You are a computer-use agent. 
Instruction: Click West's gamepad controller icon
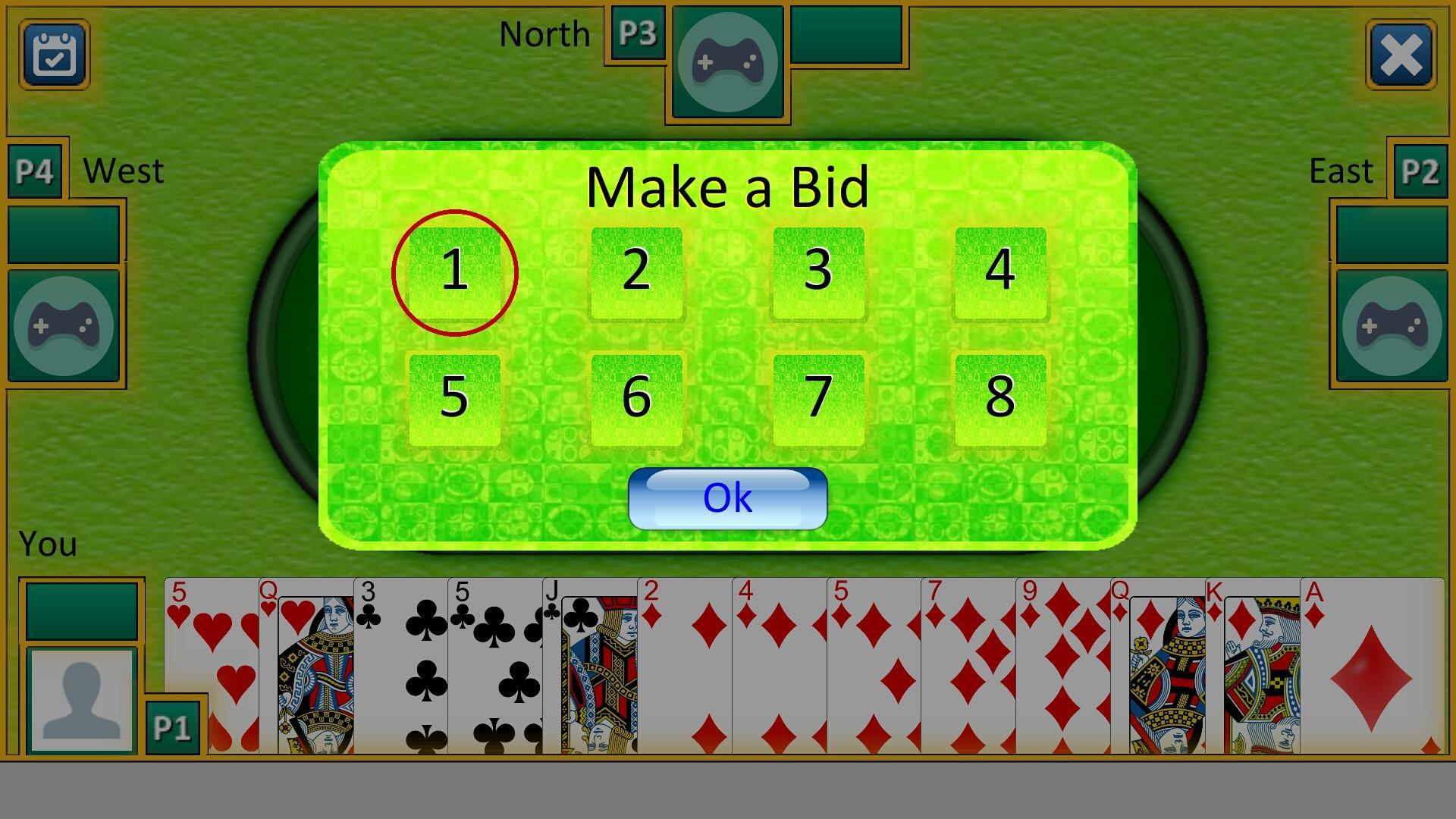point(64,325)
